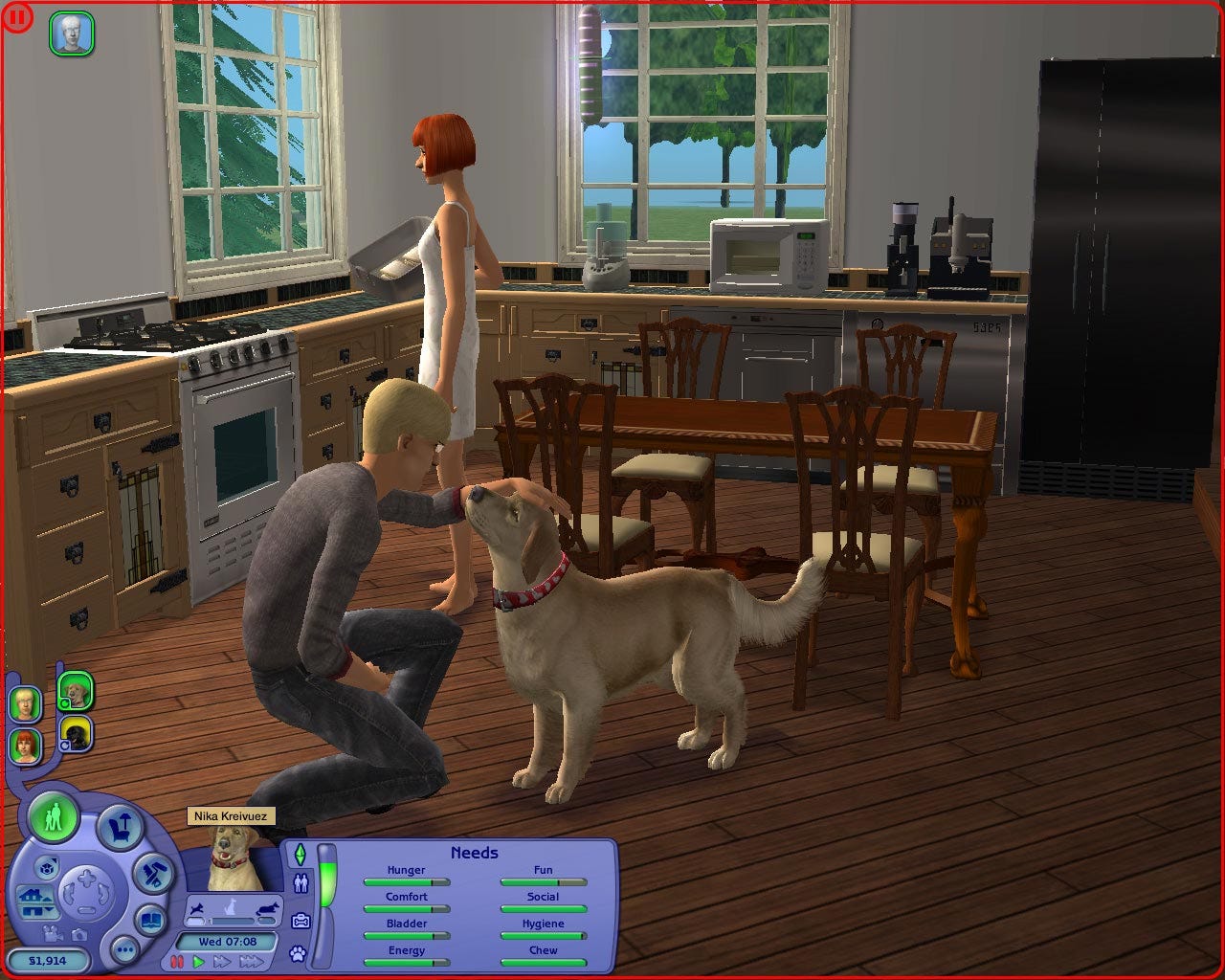
Task: Open the ellipsis (...) flyout button
Action: [x=123, y=950]
